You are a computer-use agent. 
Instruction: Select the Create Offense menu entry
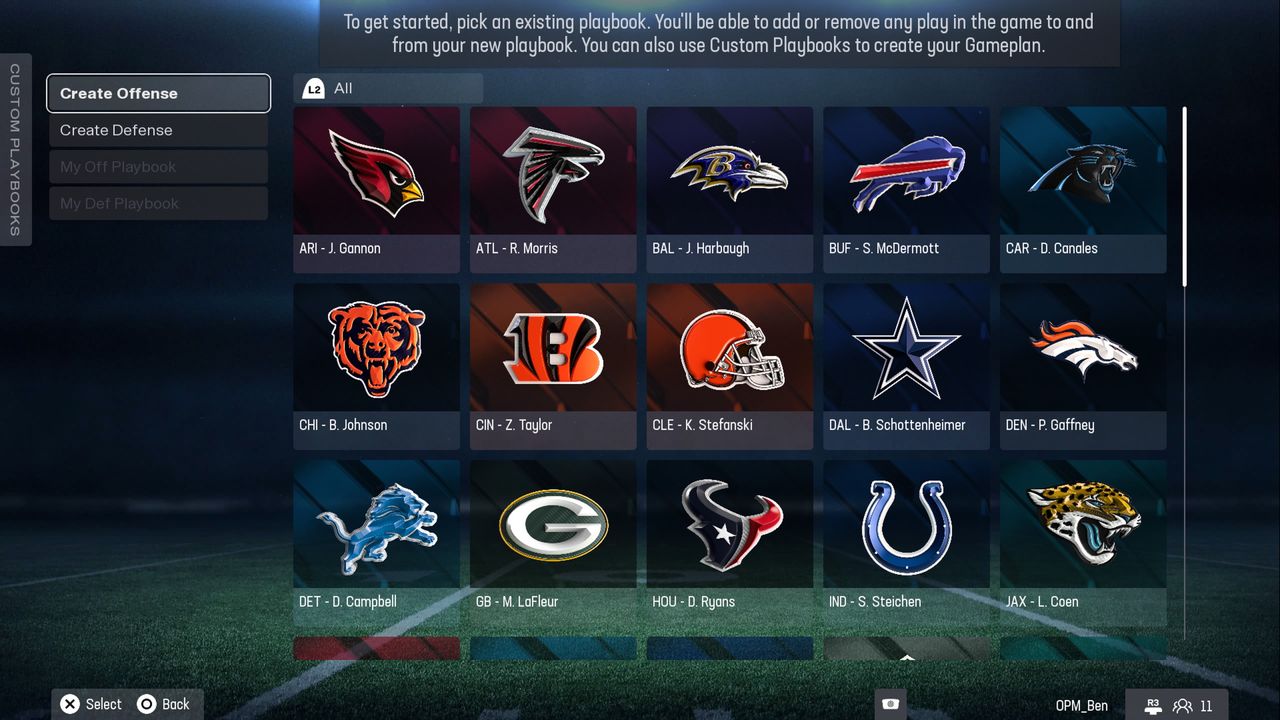(158, 93)
